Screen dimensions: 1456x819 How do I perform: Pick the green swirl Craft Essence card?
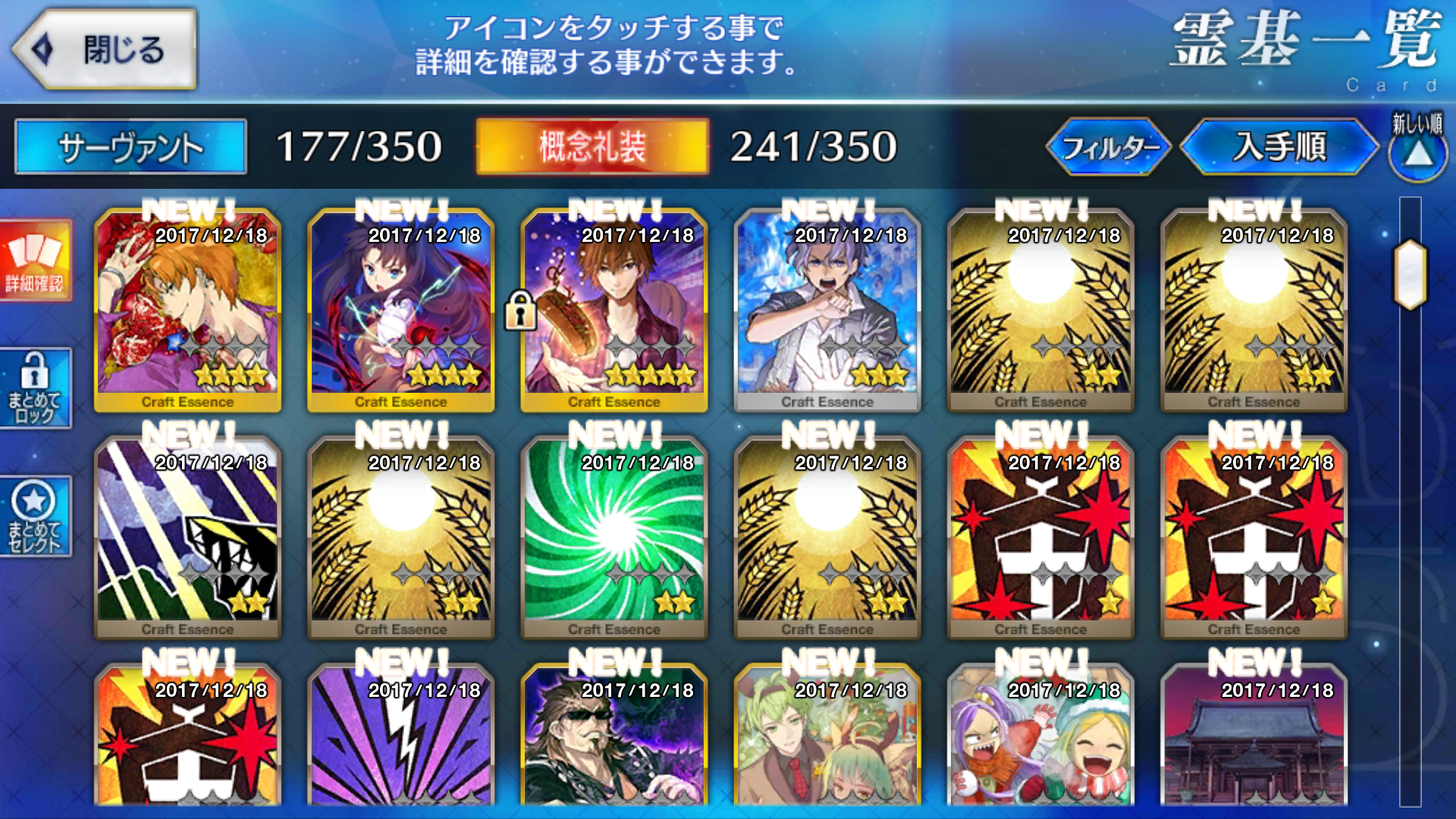[614, 538]
